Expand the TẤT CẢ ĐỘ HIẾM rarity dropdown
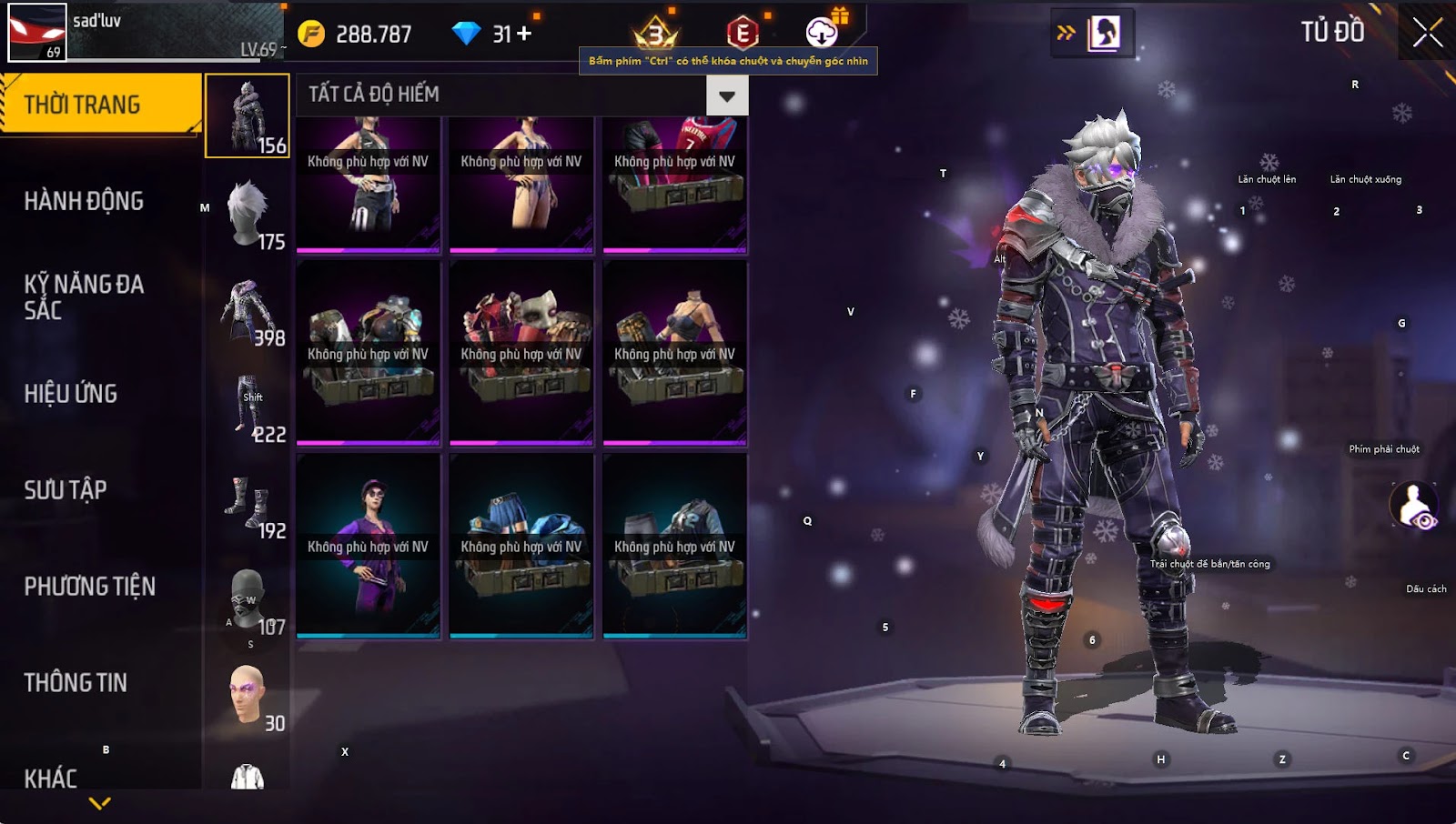Viewport: 1456px width, 824px height. pos(726,95)
